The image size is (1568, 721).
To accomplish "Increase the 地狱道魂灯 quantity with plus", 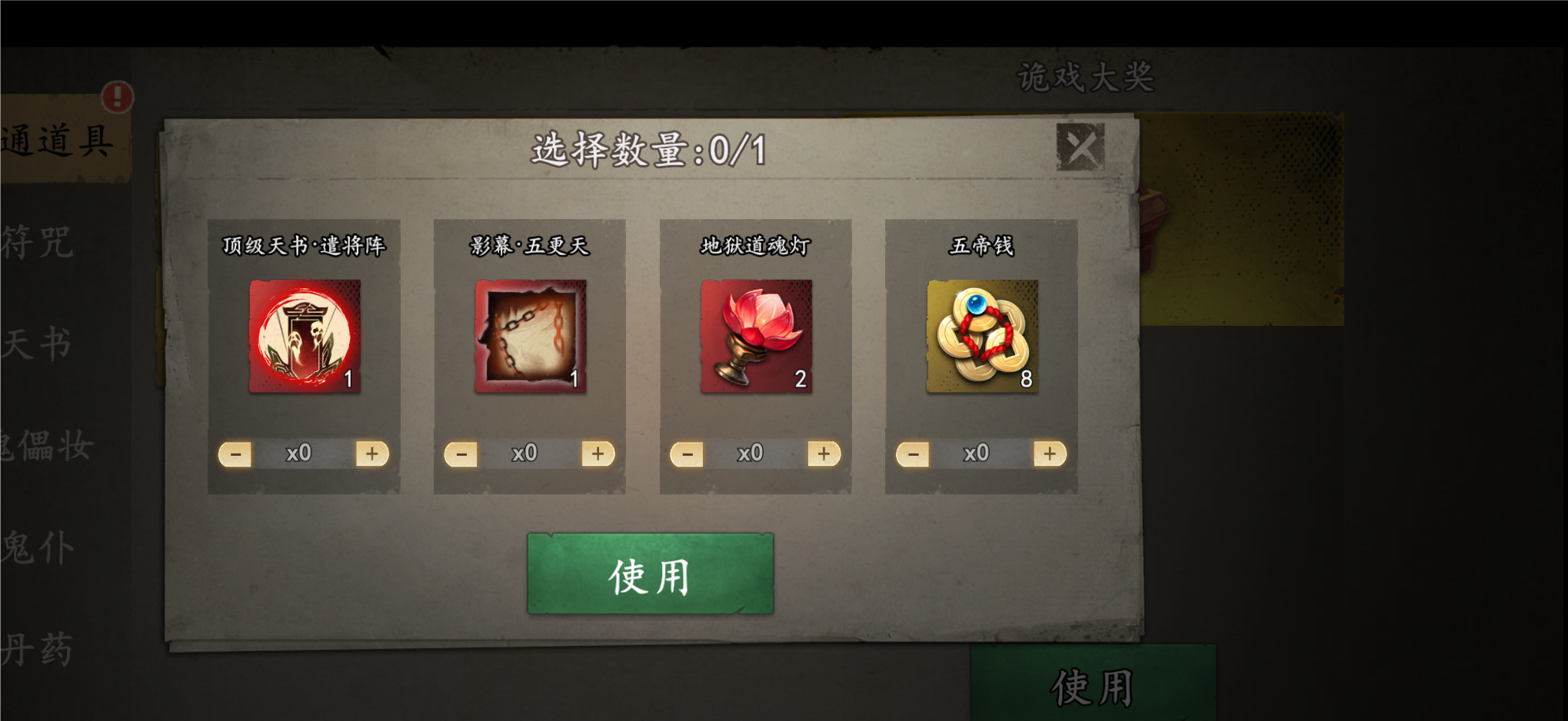I will tap(824, 454).
